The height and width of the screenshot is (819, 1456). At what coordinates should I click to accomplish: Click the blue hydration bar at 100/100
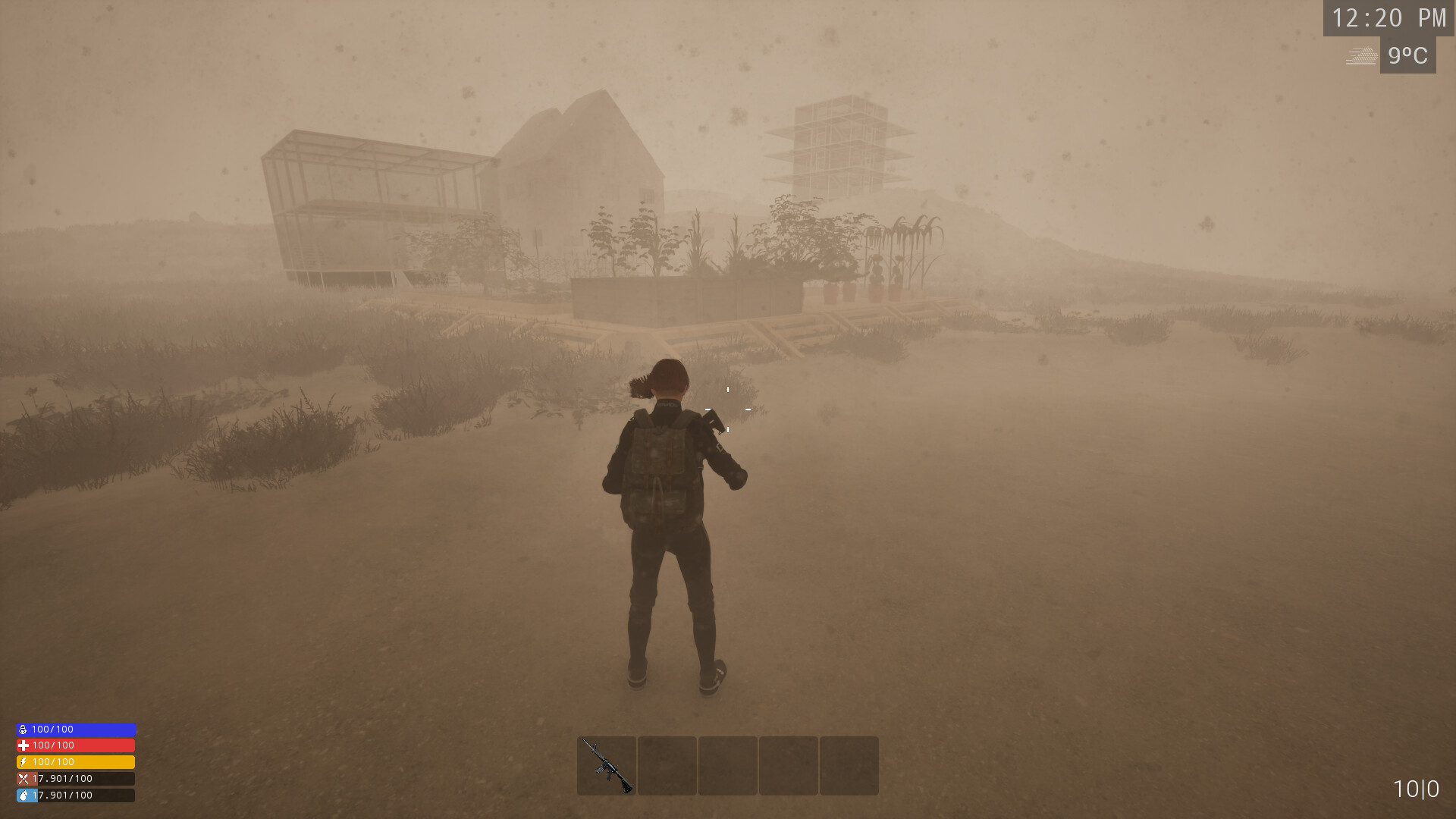[x=76, y=729]
